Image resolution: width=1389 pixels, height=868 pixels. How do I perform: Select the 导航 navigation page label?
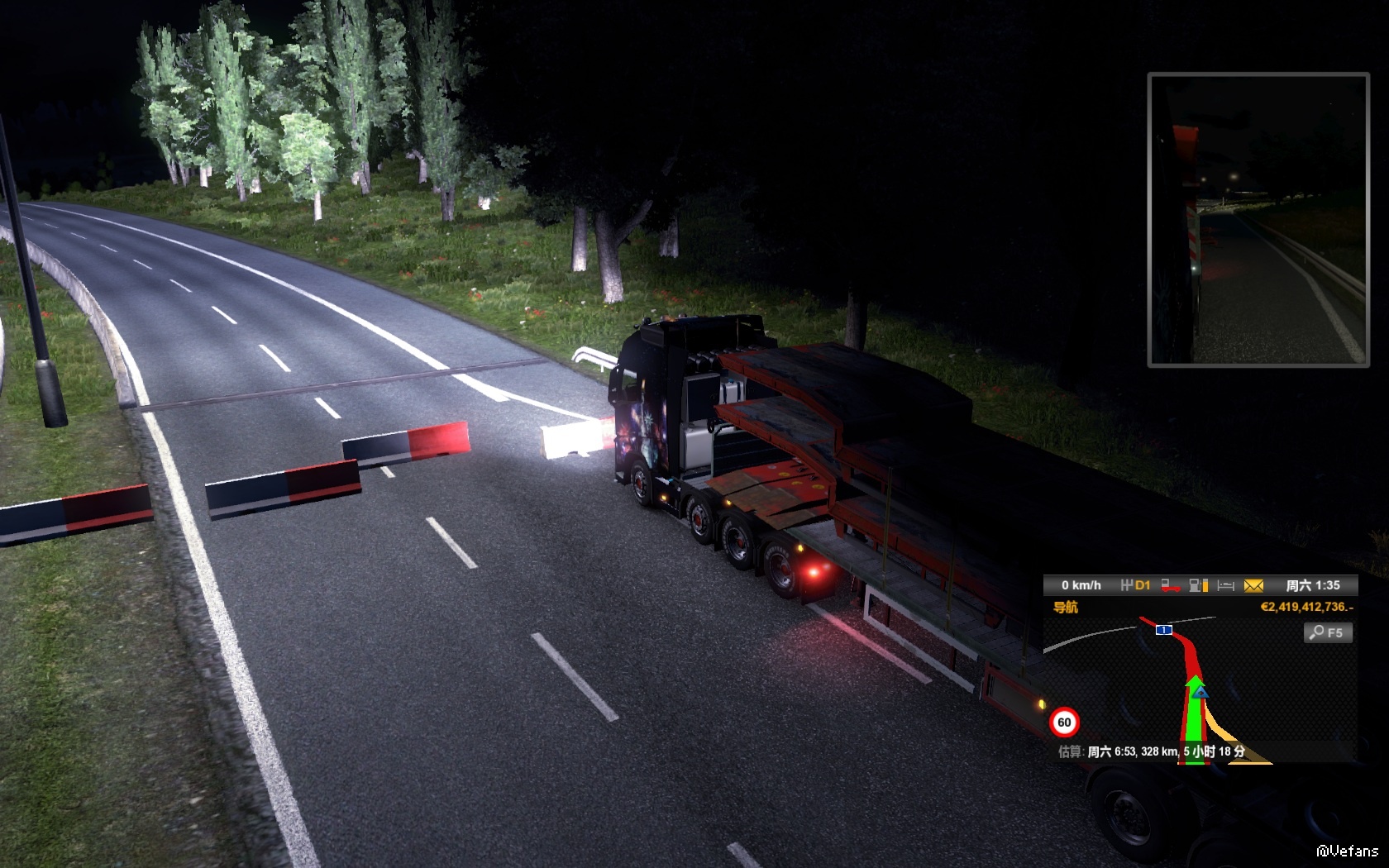pyautogui.click(x=1065, y=607)
